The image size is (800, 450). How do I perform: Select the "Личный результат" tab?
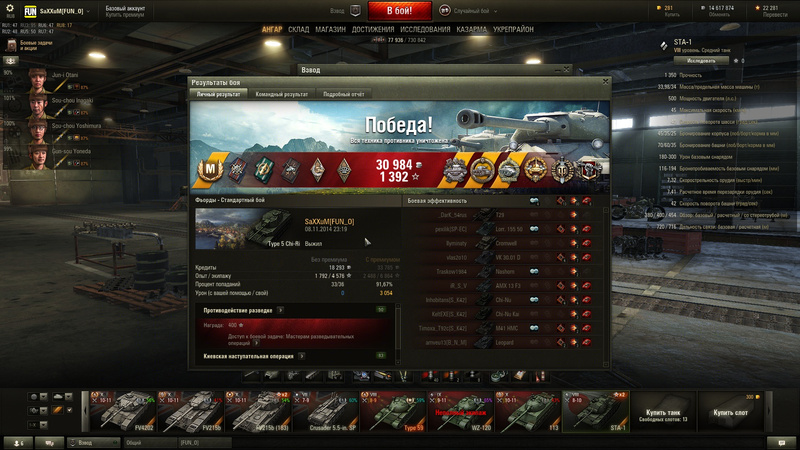(x=219, y=94)
